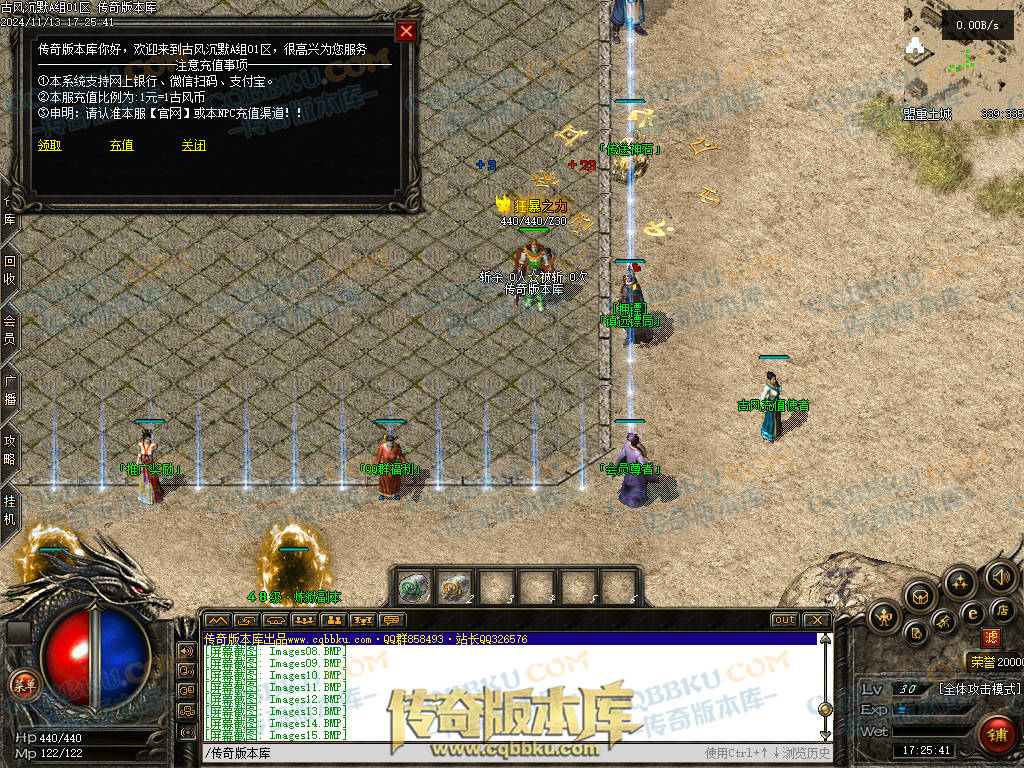1024x768 pixels.
Task: Select the 充值 (recharge) link
Action: click(121, 145)
